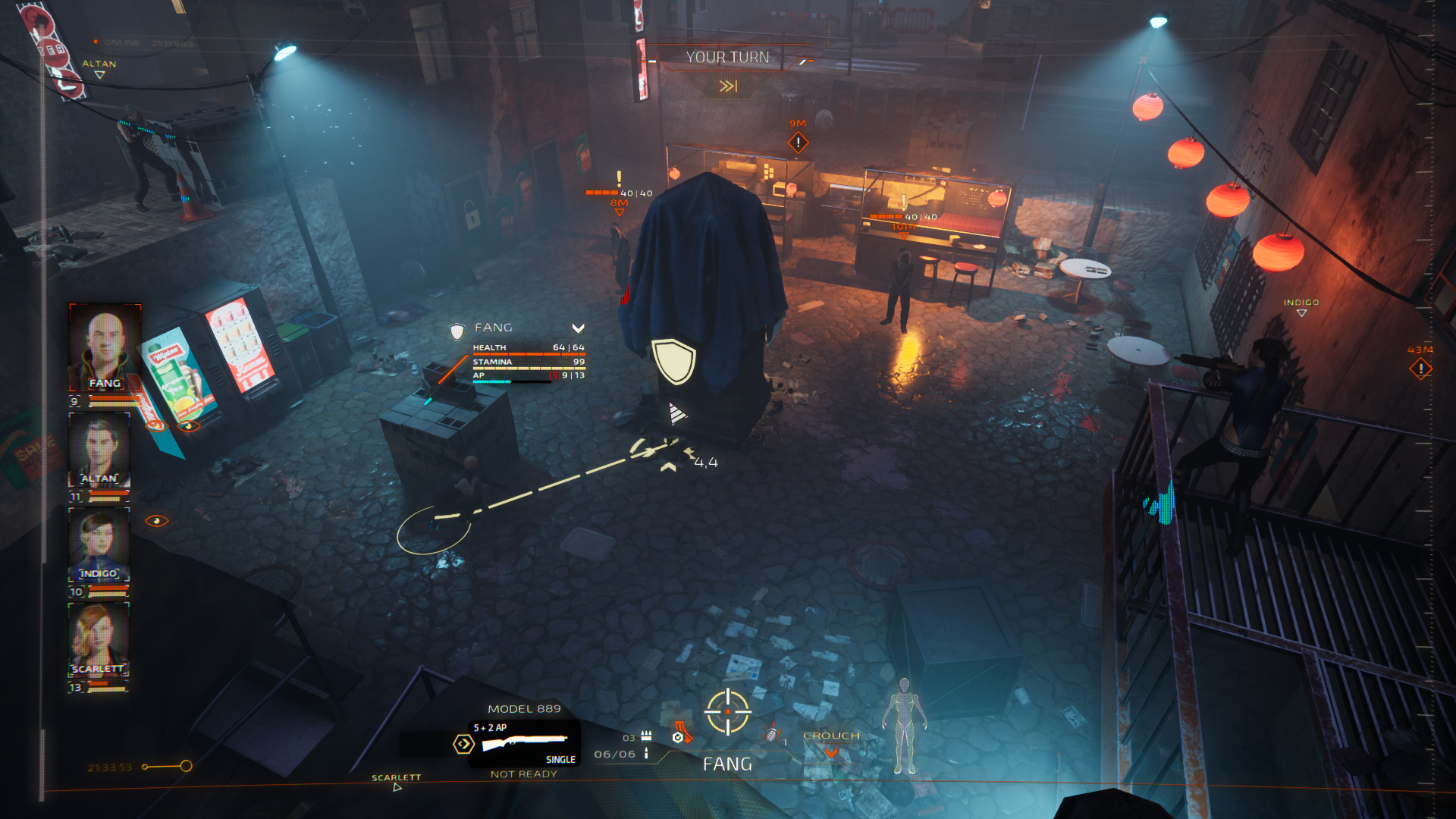Select the grenade item icon
This screenshot has height=819, width=1456.
click(x=772, y=734)
